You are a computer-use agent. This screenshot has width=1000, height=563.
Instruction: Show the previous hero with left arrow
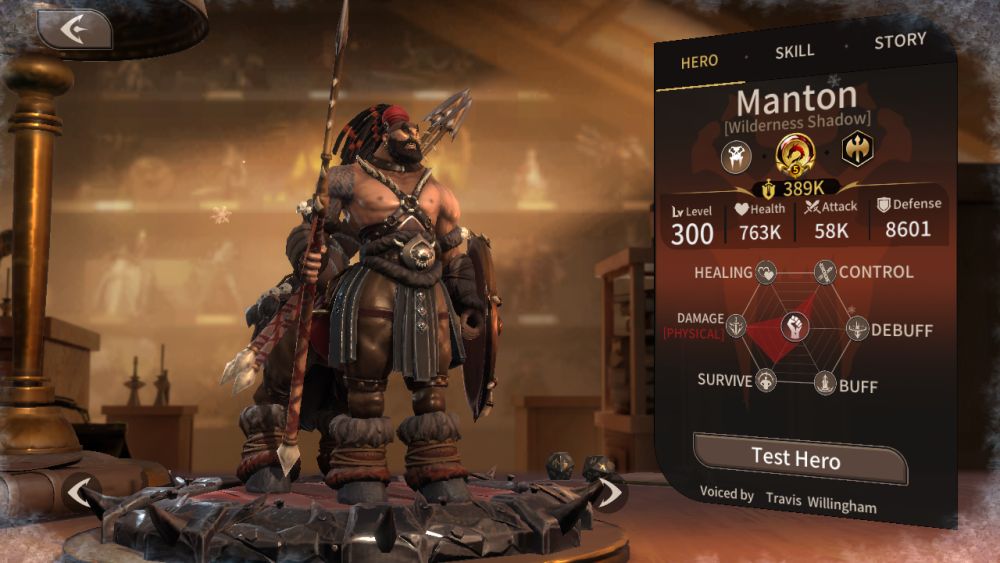click(x=81, y=493)
